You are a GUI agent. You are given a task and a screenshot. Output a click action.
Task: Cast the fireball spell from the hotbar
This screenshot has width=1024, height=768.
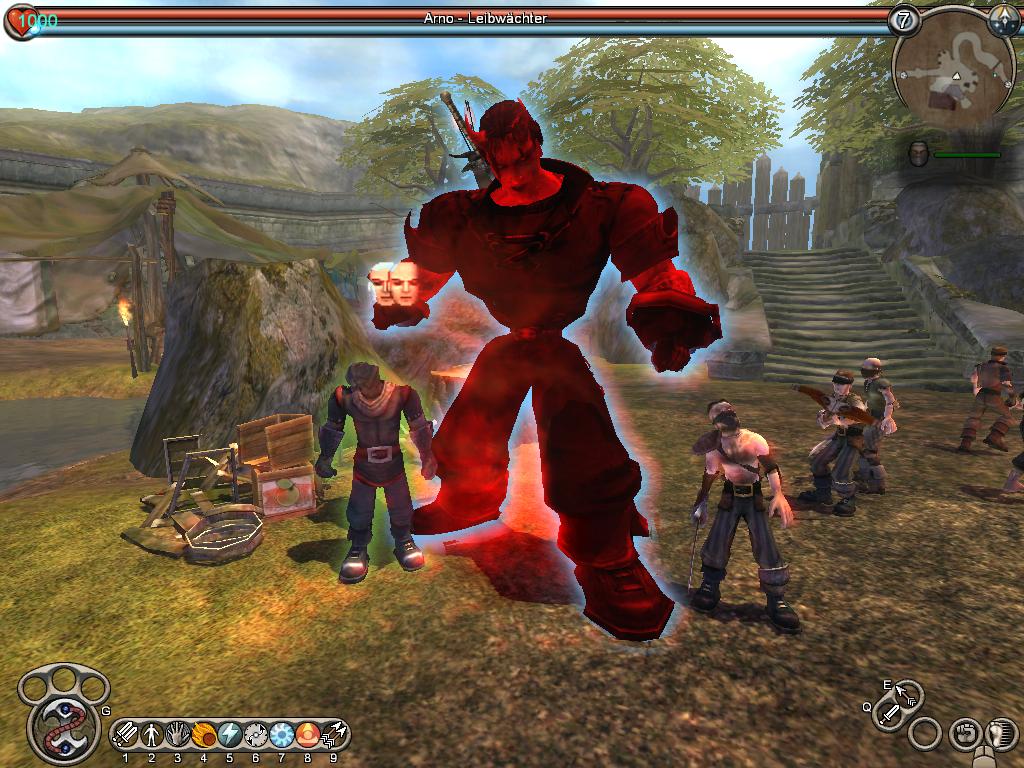pos(204,735)
